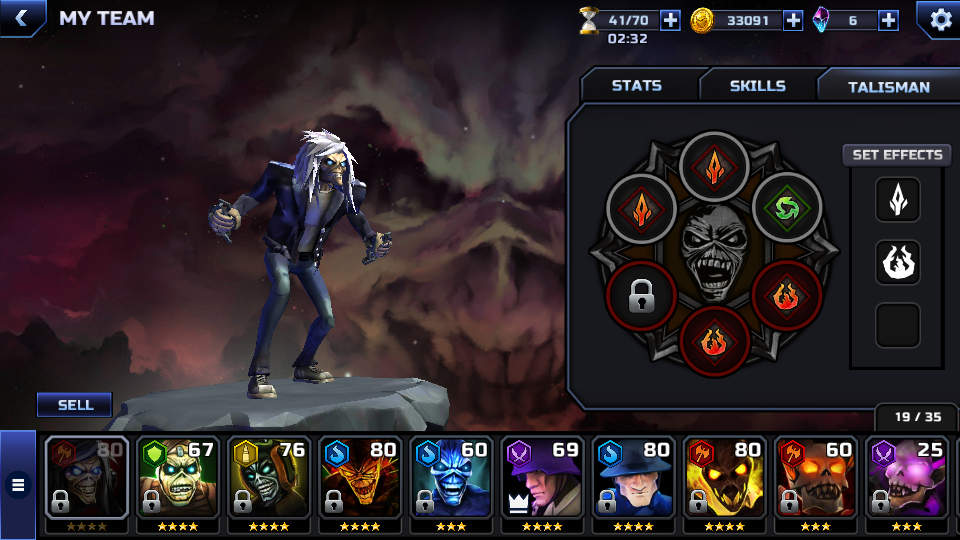Open the locked talisman slot
Image resolution: width=960 pixels, height=540 pixels.
(641, 297)
